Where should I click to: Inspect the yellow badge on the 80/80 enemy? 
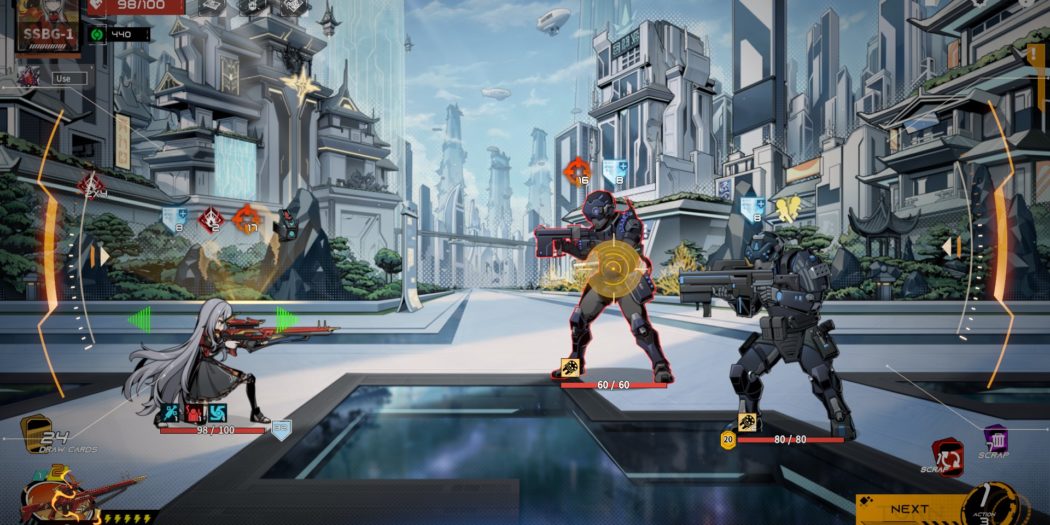728,439
